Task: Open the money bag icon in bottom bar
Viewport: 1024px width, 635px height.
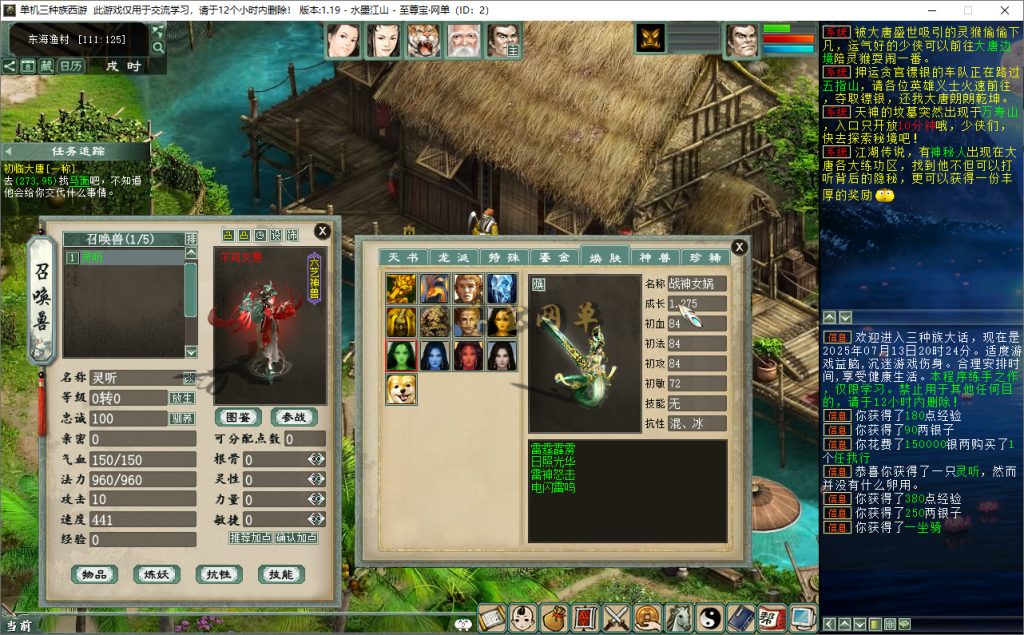Action: (x=553, y=618)
